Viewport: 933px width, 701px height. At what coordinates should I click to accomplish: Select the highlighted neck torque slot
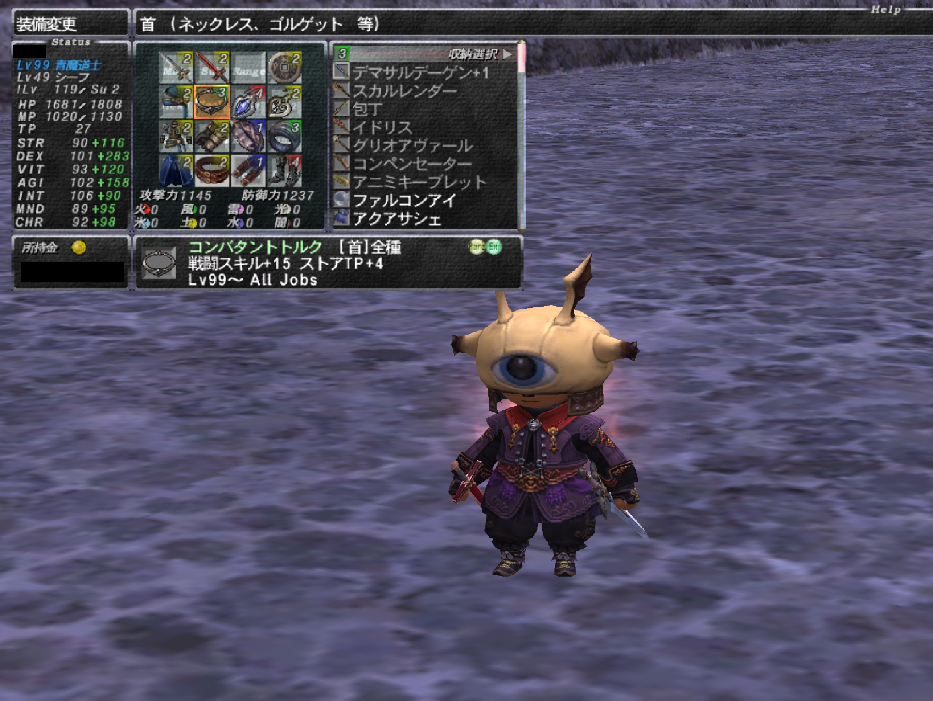(212, 102)
